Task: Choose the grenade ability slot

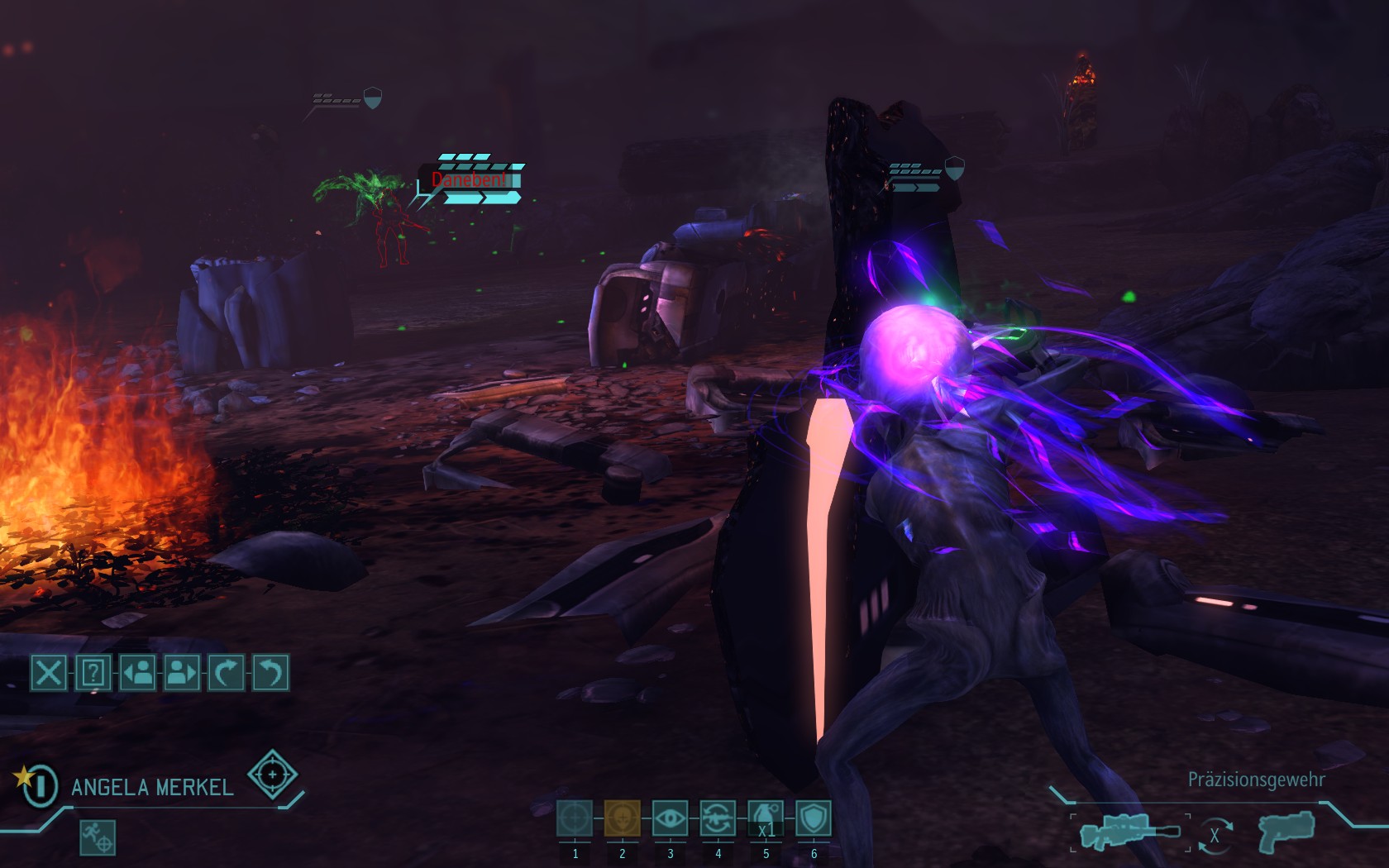Action: coord(766,819)
